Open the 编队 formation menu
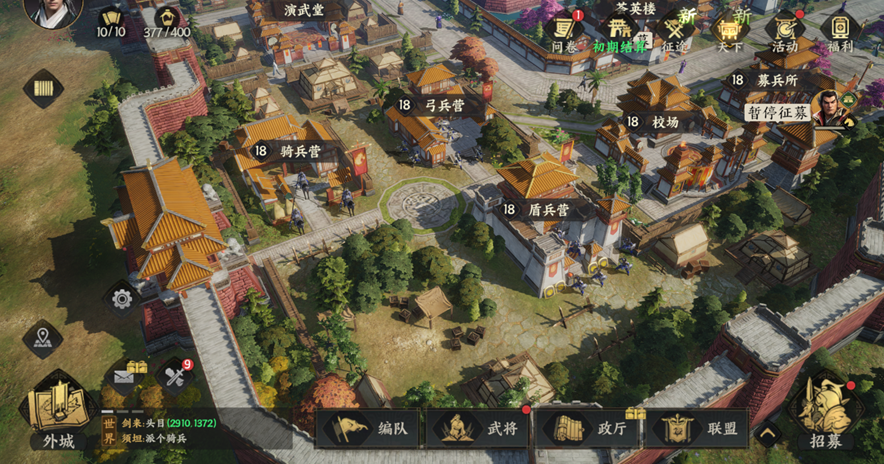884x464 pixels. coord(370,428)
